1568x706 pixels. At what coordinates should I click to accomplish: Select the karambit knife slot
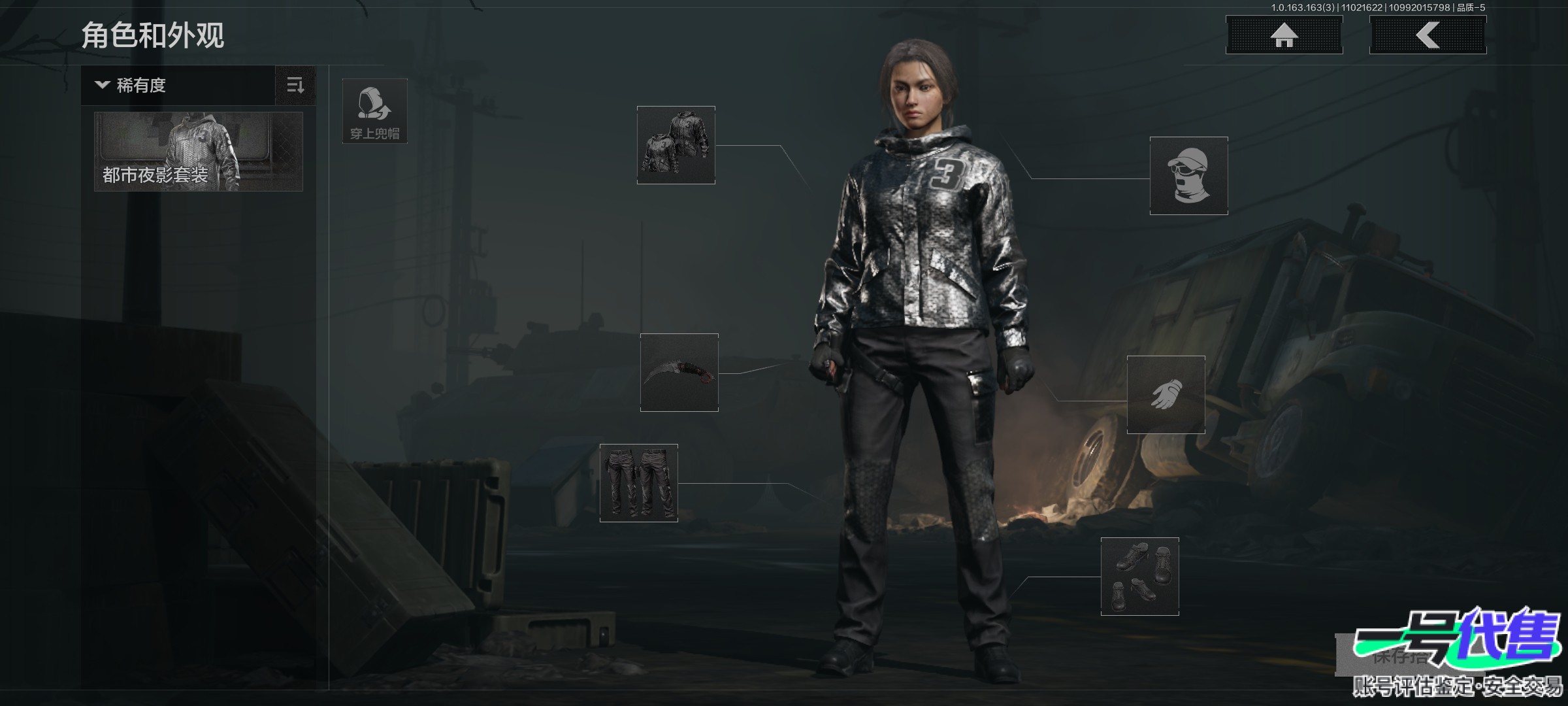coord(679,373)
